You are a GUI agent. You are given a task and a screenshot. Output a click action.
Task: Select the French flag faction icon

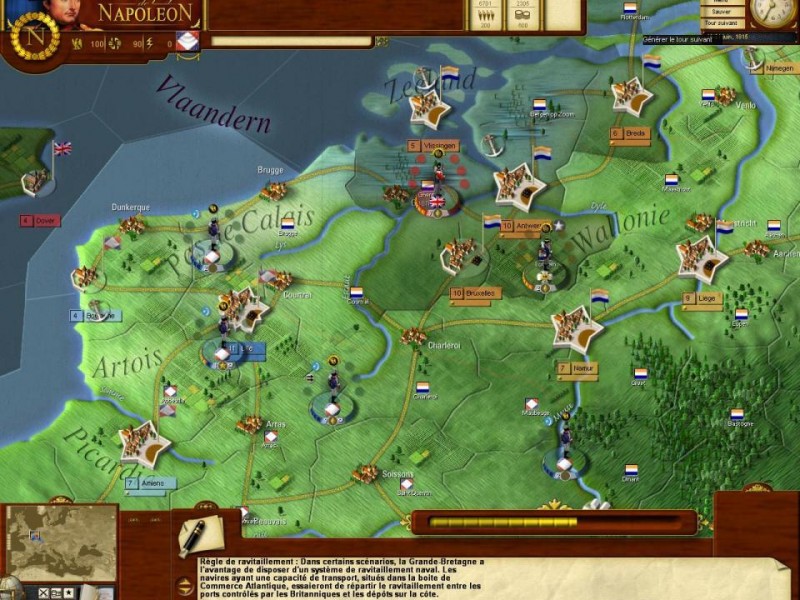[x=187, y=42]
